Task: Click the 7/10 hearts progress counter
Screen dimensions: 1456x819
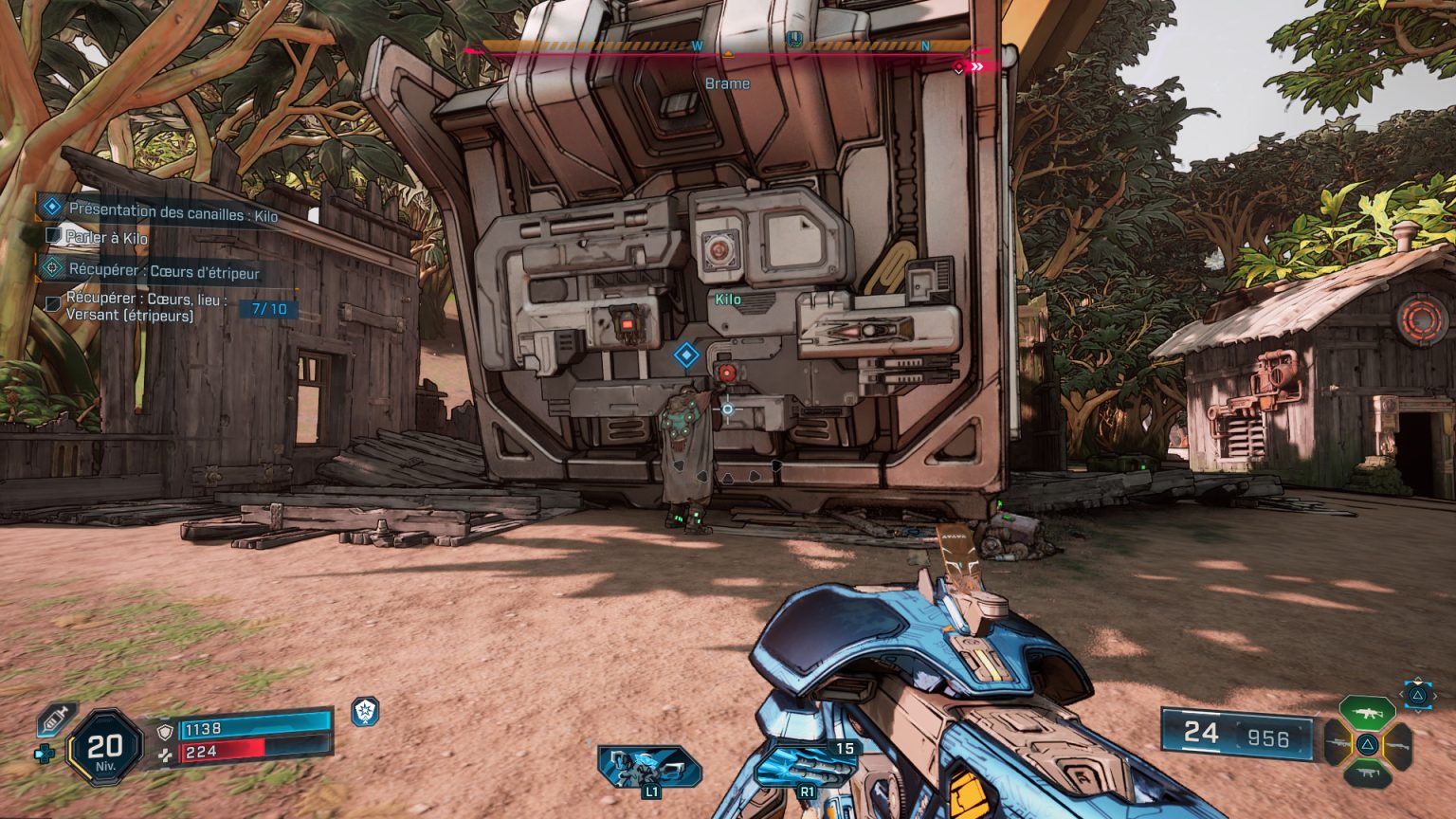Action: (268, 307)
